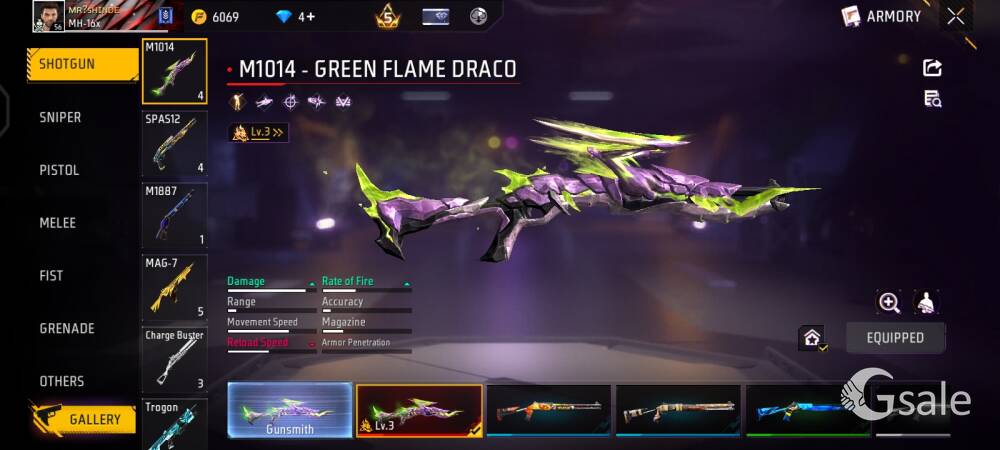Switch to the Grenade category
This screenshot has width=1000, height=450.
67,328
